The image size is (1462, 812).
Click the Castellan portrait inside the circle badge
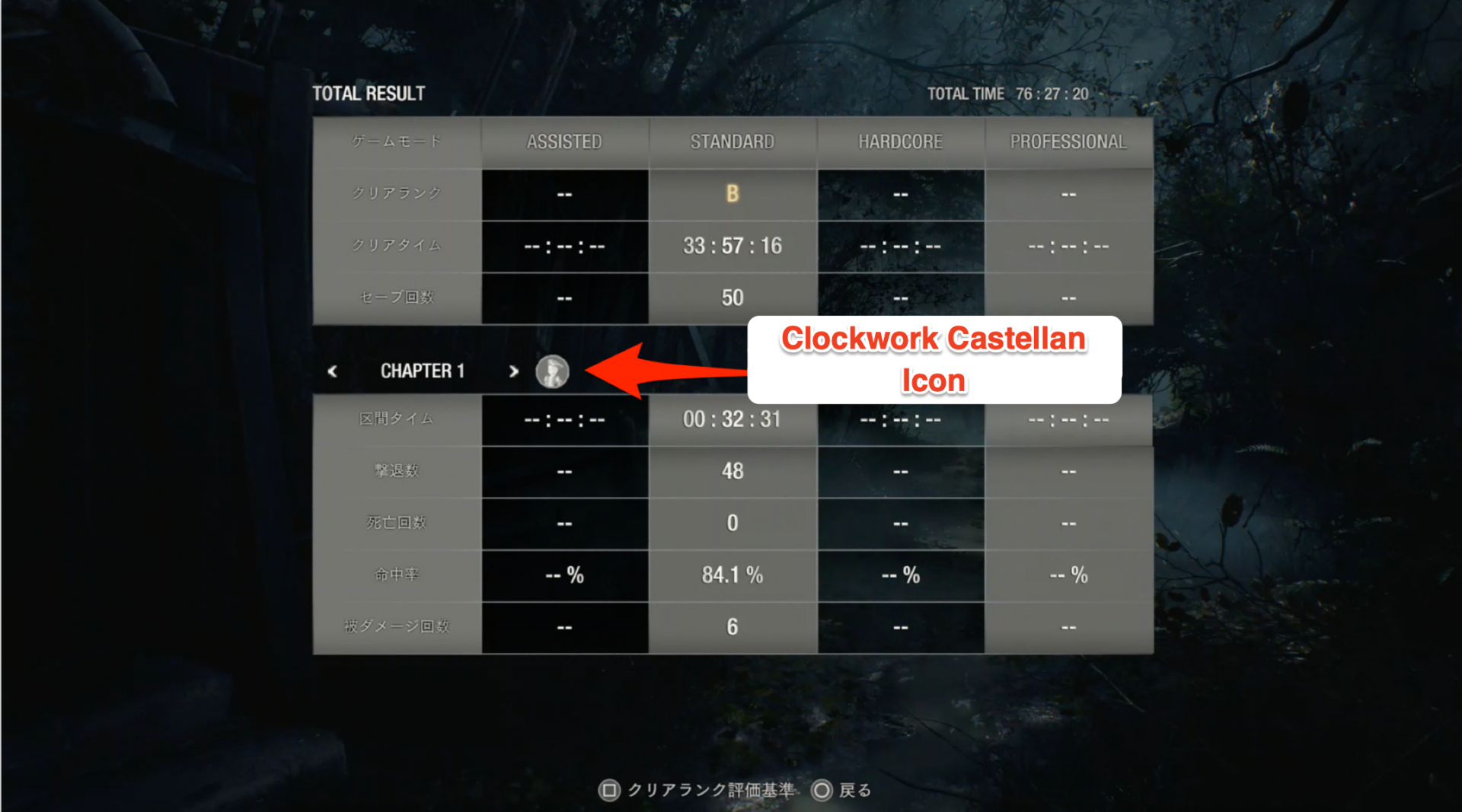(554, 371)
